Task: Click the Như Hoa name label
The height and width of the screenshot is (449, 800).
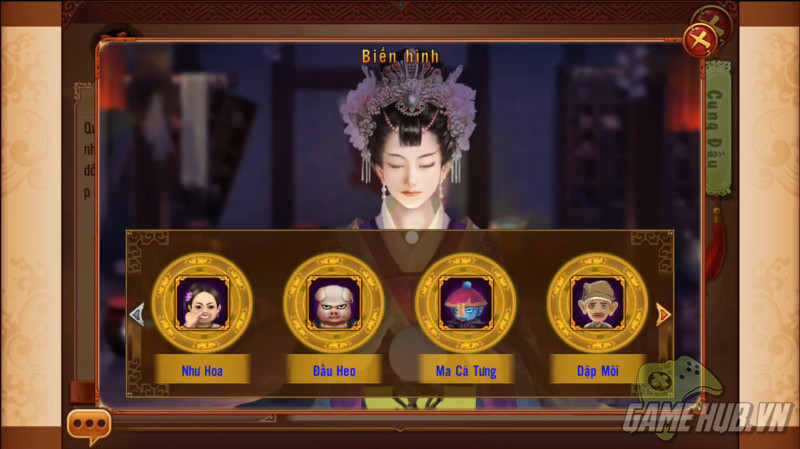Action: coord(202,371)
